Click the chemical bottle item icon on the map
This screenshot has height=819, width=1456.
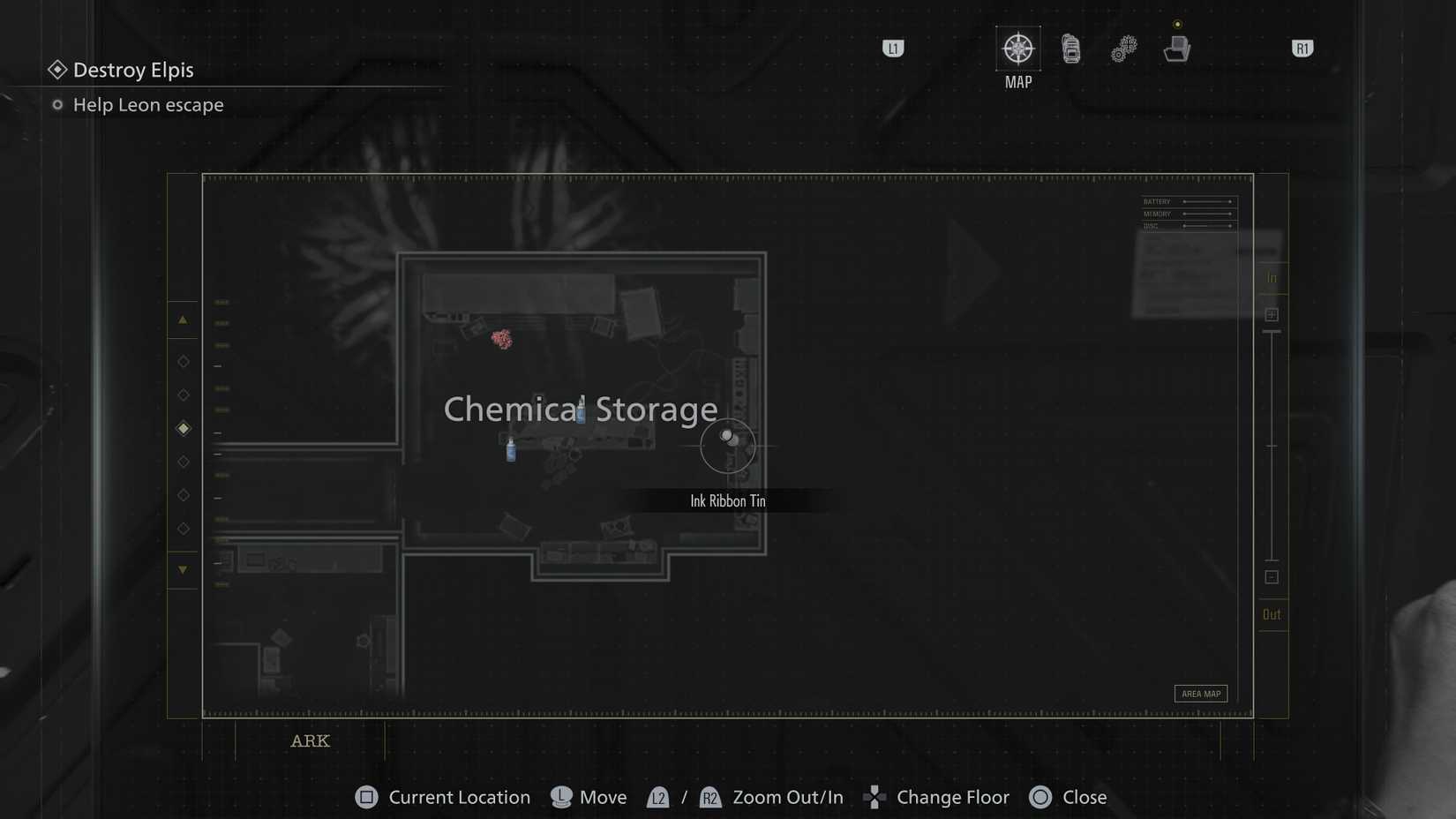(510, 450)
